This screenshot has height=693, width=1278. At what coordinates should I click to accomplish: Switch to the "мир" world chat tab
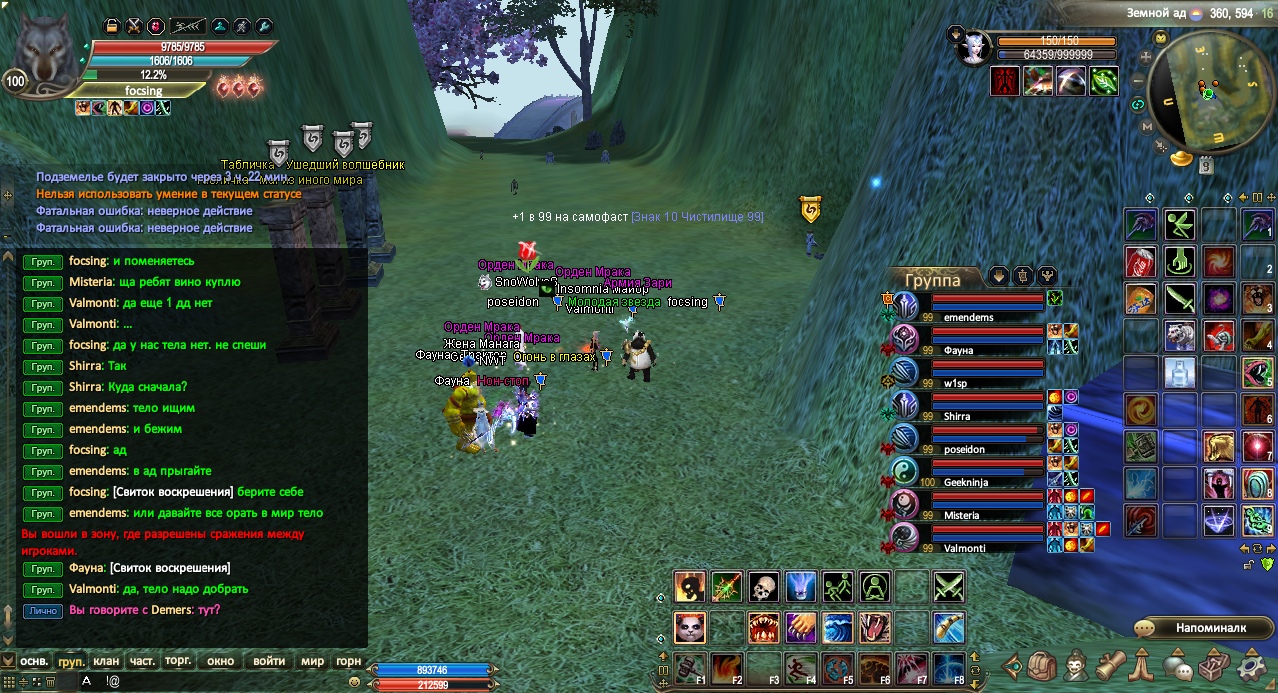[313, 661]
